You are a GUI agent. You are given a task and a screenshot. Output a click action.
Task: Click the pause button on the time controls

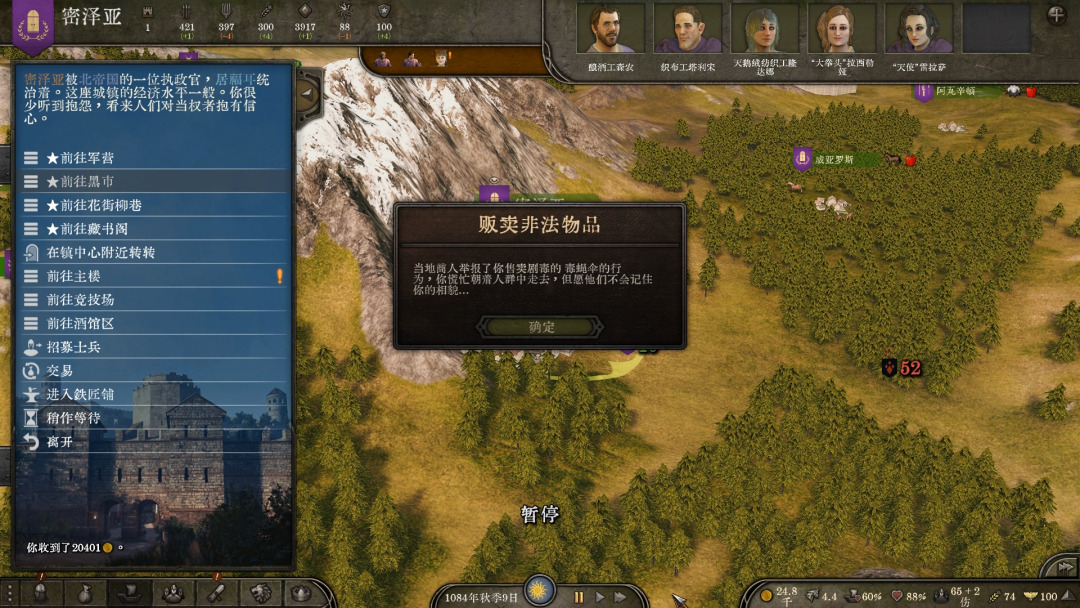[578, 597]
